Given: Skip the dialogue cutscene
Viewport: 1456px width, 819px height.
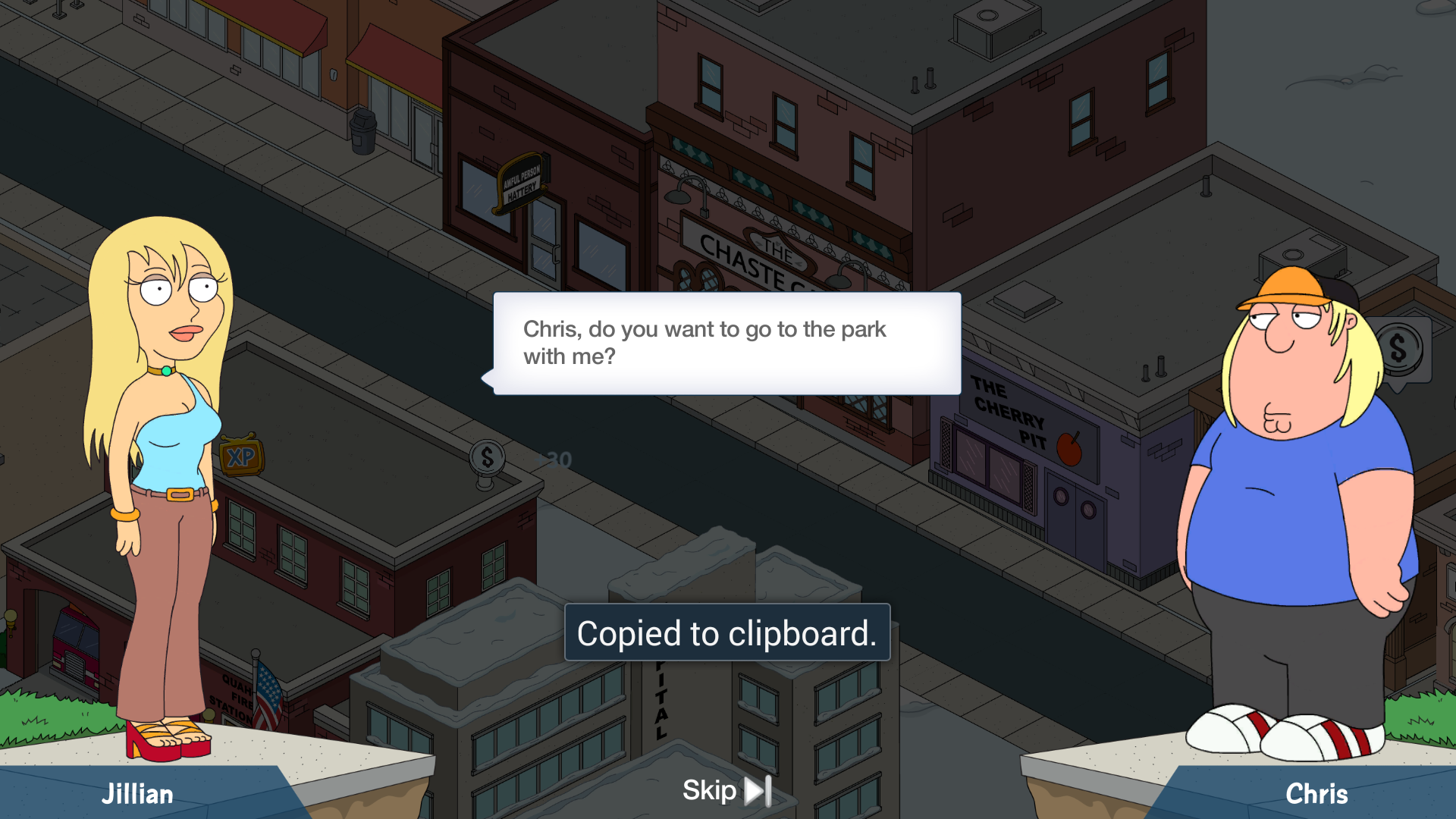Looking at the screenshot, I should click(x=726, y=790).
